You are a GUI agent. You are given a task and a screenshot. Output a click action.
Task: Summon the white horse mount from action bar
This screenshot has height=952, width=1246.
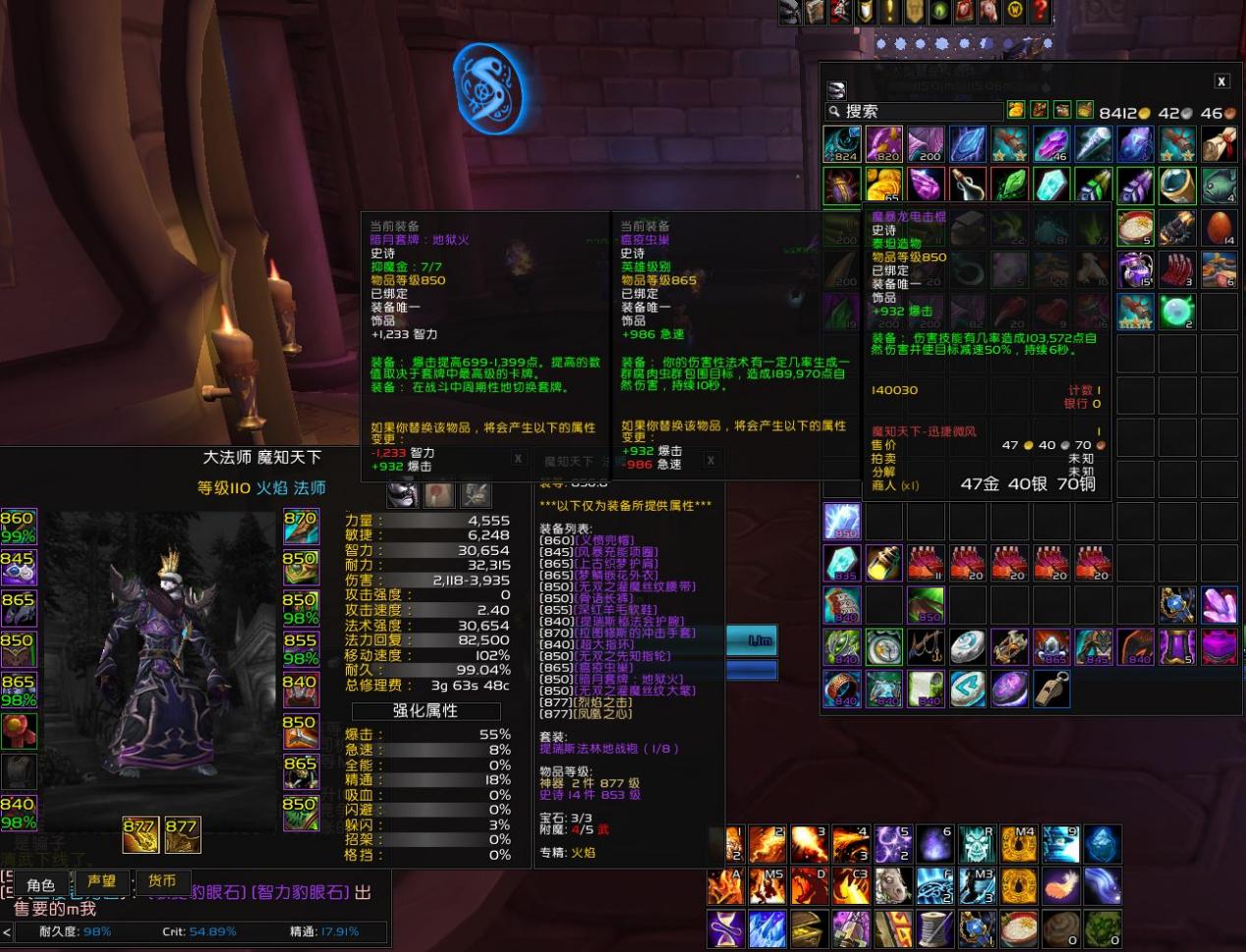click(x=892, y=886)
